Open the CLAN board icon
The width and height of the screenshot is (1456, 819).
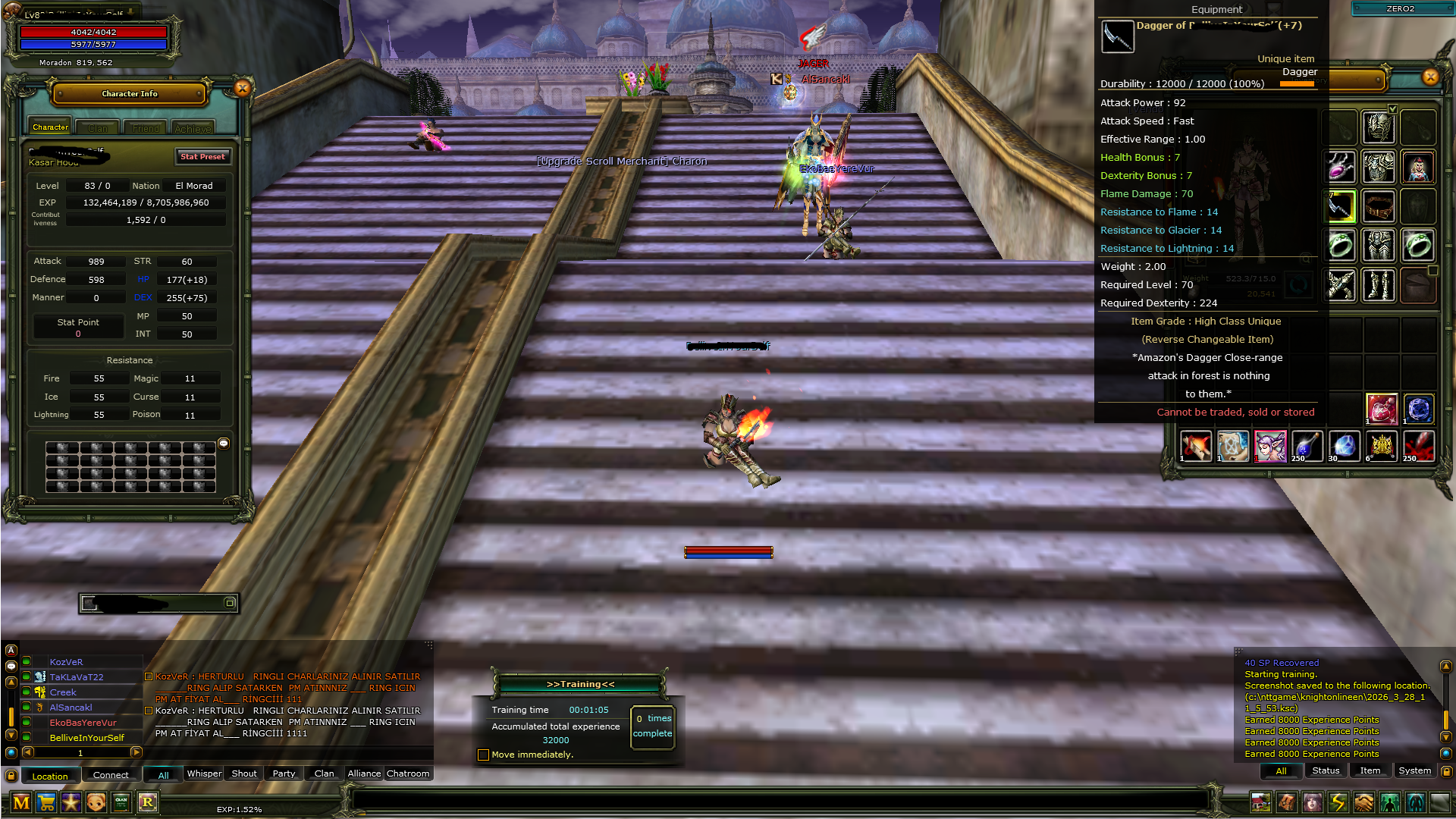coord(121,802)
